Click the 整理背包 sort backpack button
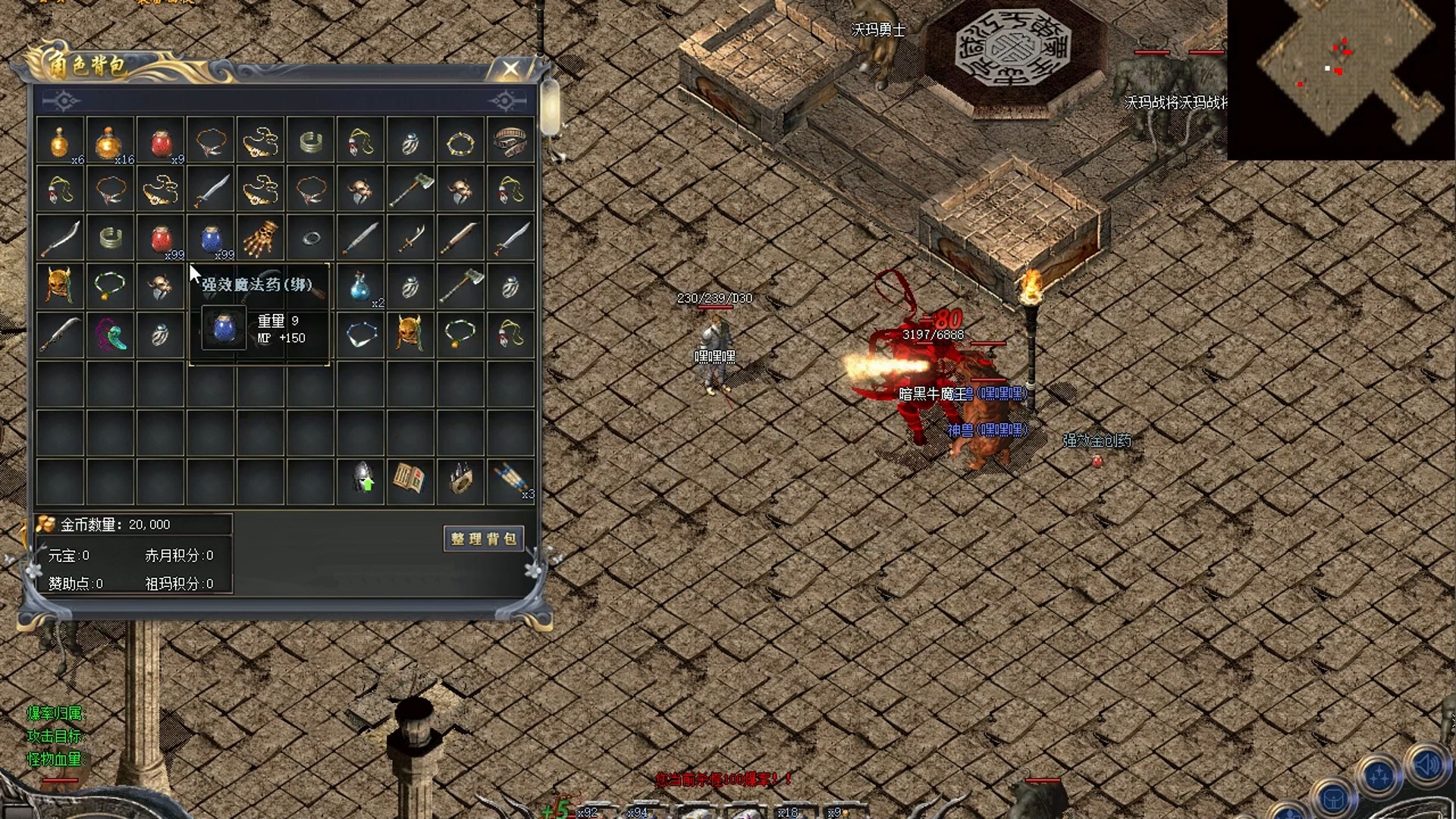The width and height of the screenshot is (1456, 819). [483, 538]
